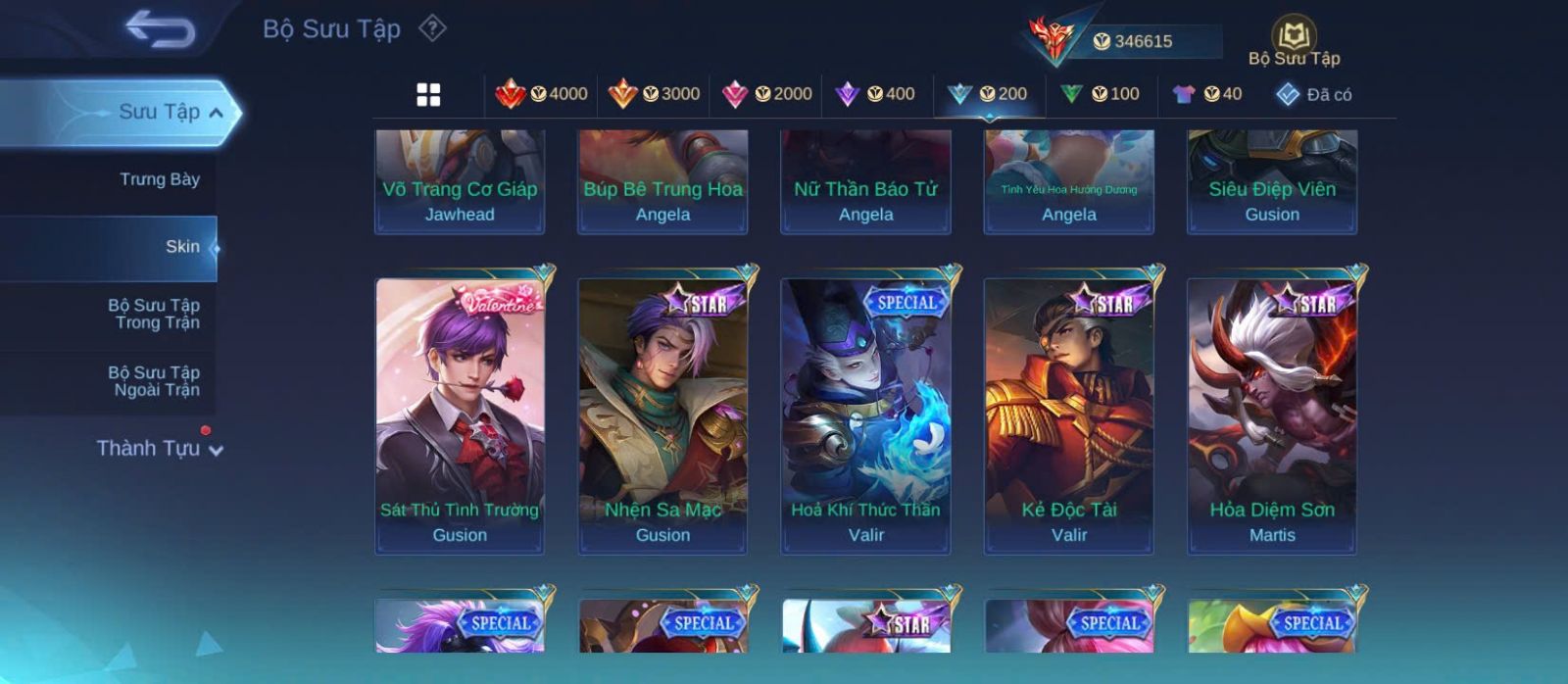Switch to the 3000 points tier tab
1568x684 pixels.
click(654, 94)
